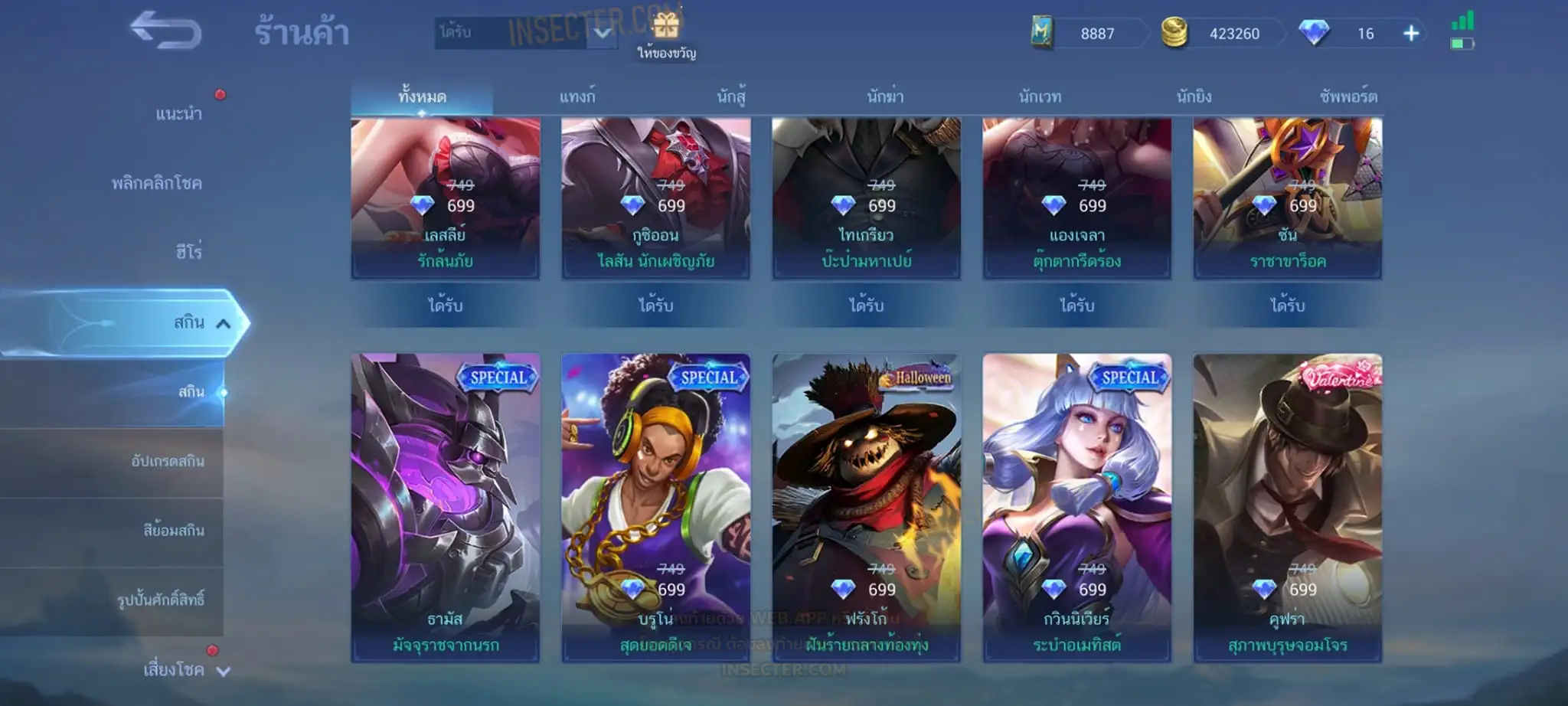Select the คูฟรา Valentine skin card
The image size is (1568, 706).
[1287, 507]
